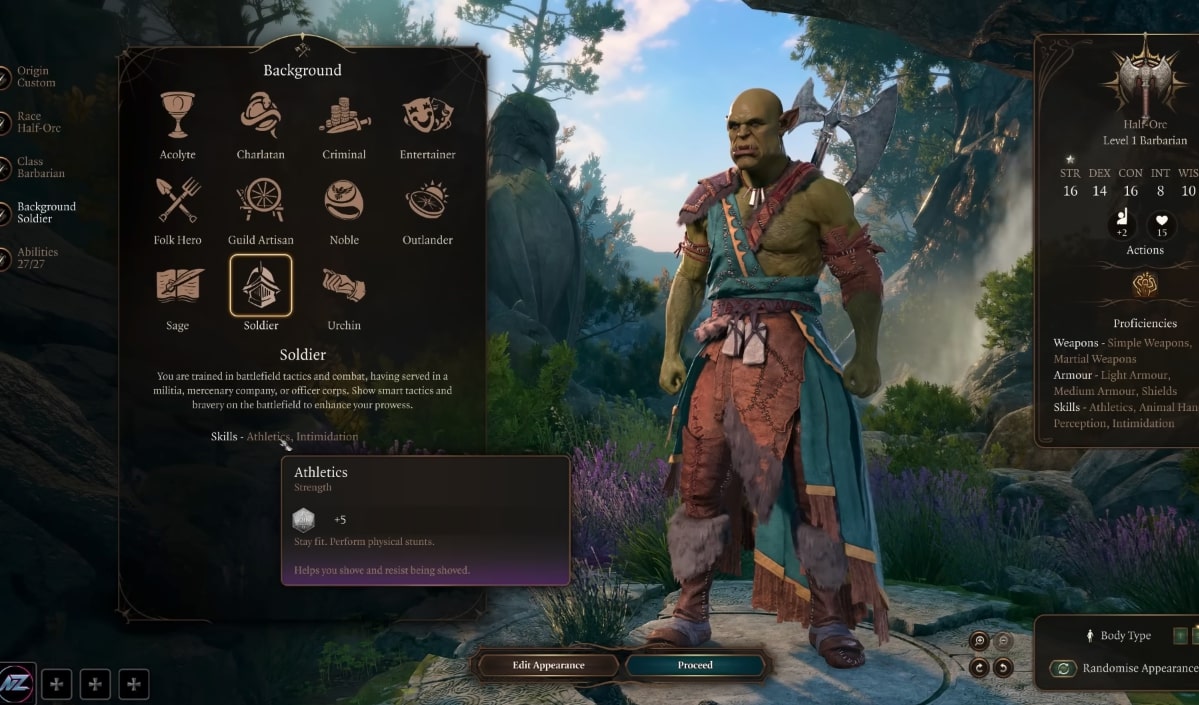Proceed to the next step
This screenshot has height=705, width=1199.
(695, 665)
